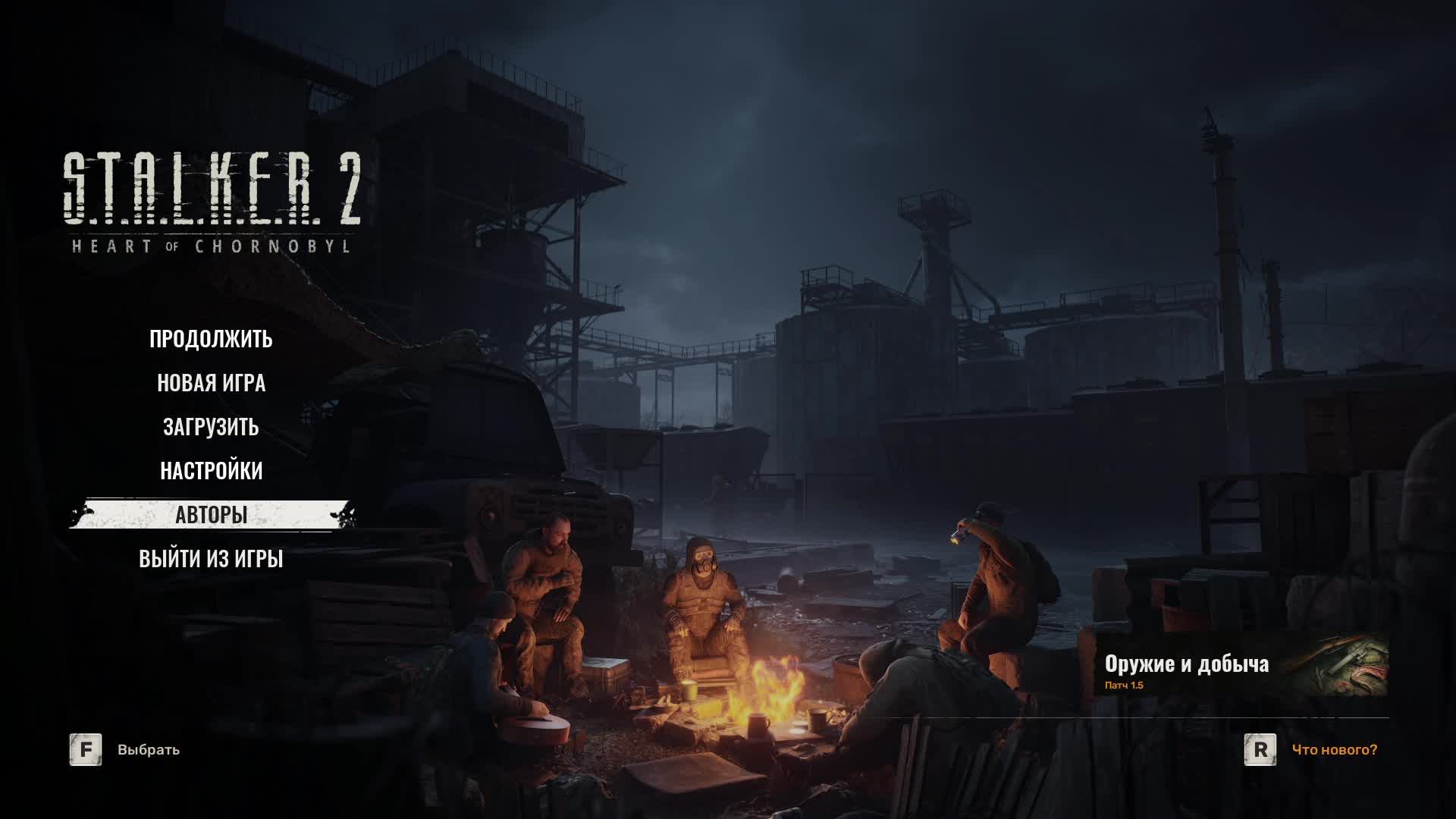This screenshot has width=1456, height=819.
Task: Show the Что нового? news
Action: tap(1334, 750)
